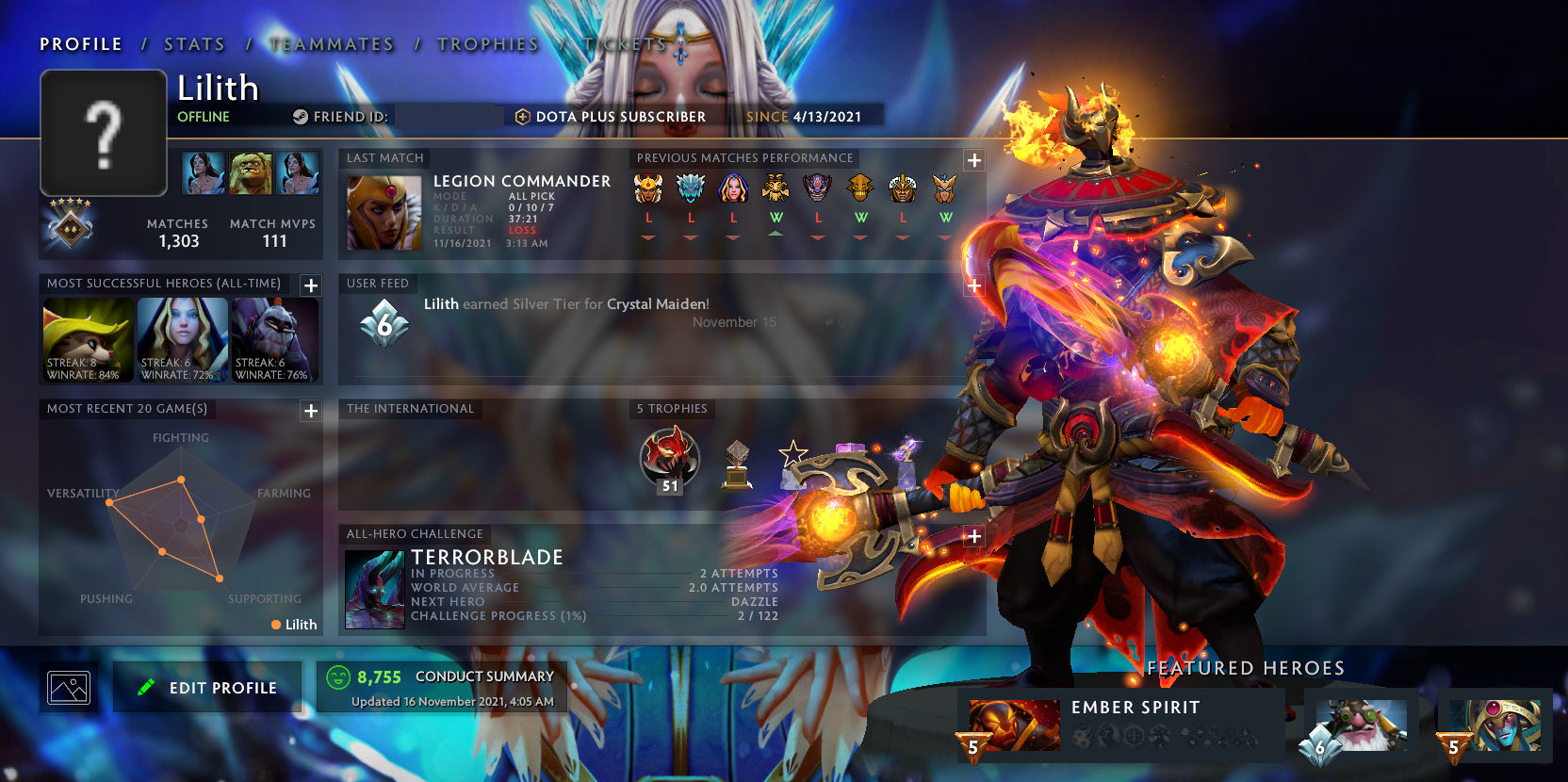Viewport: 1568px width, 782px height.
Task: Click the Dota Plus Subscriber badge icon
Action: [x=521, y=117]
